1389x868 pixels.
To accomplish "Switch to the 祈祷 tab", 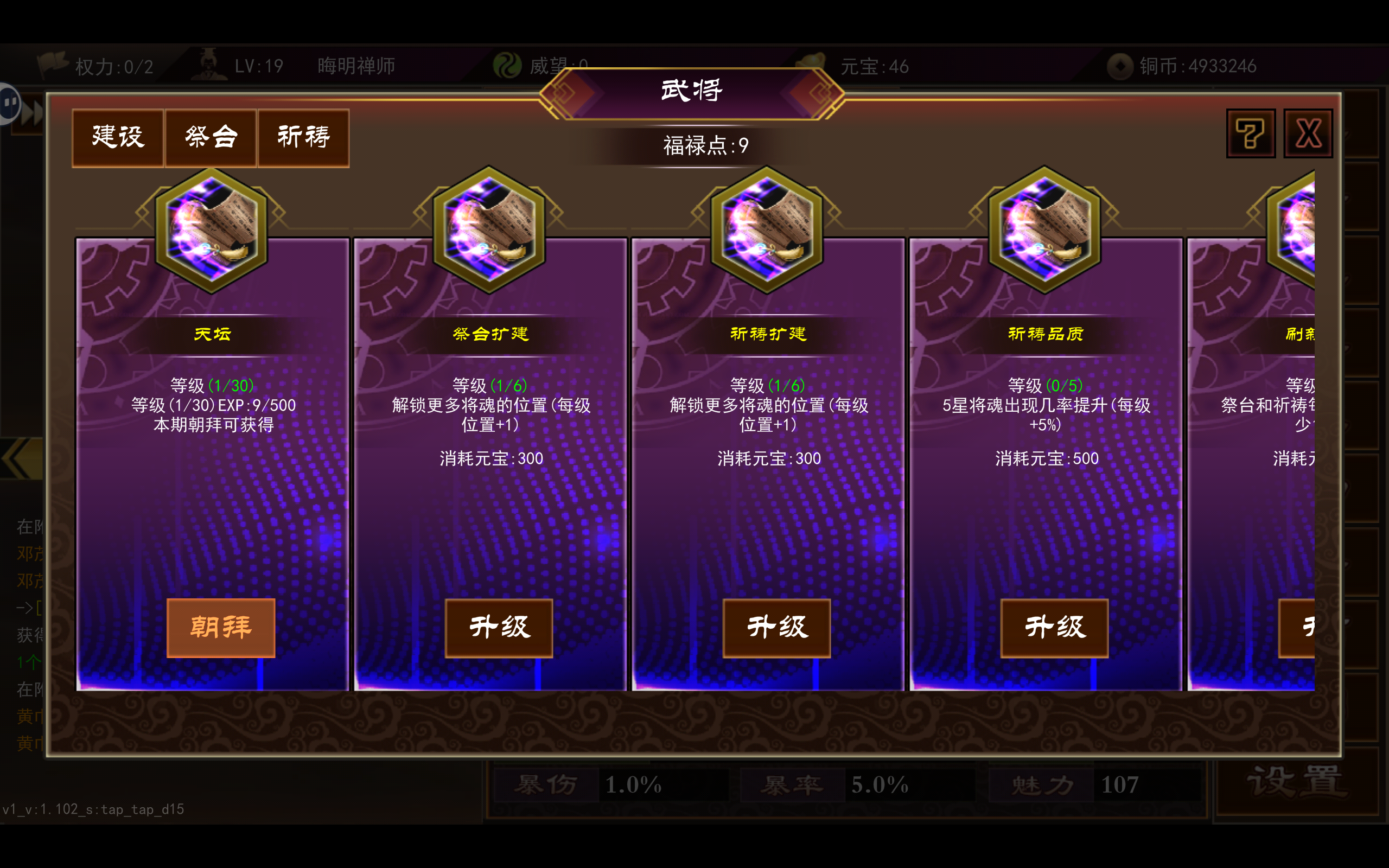I will click(x=303, y=137).
